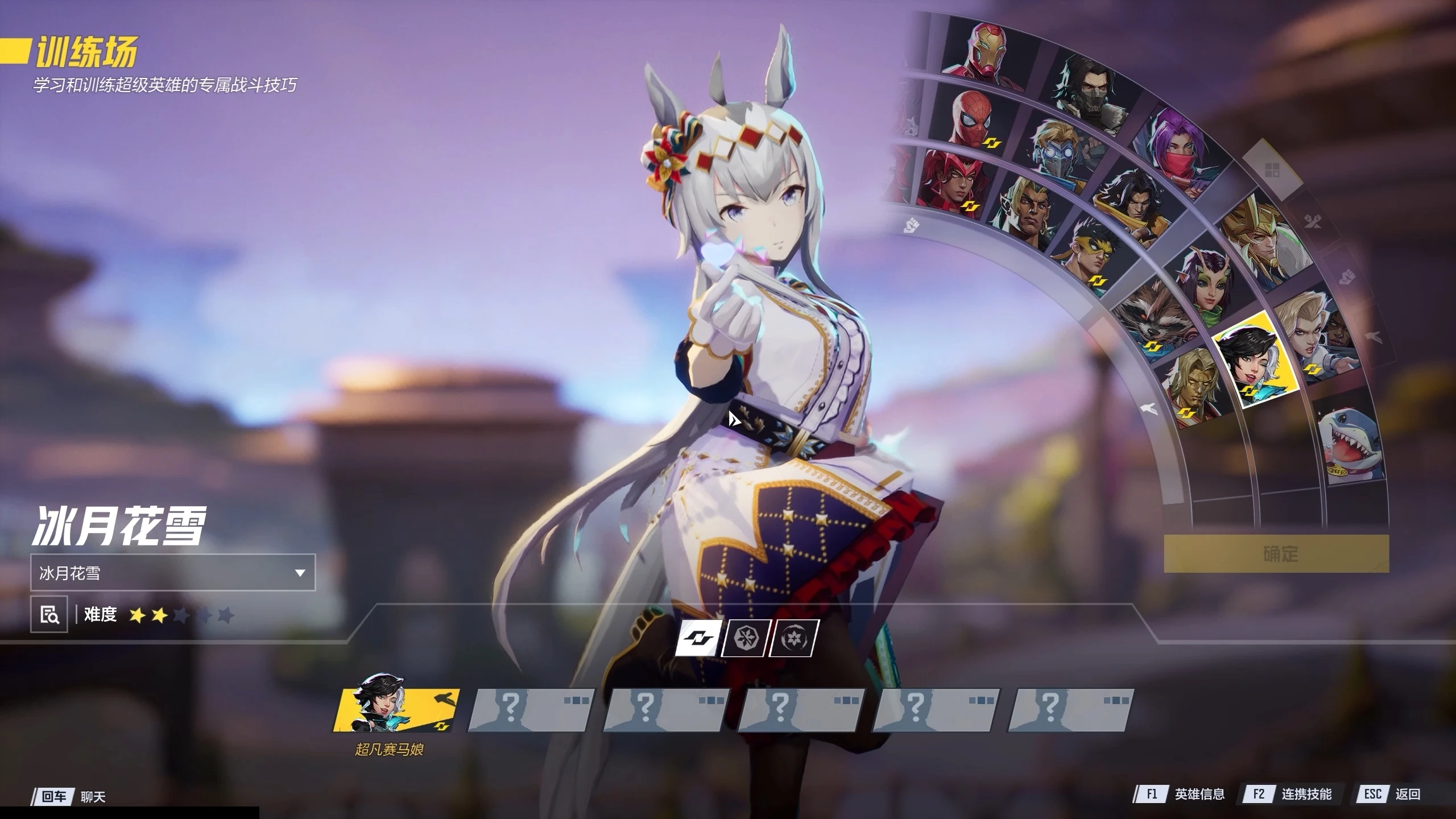Click the 超凡赛马娘 player slot
The image size is (1456, 819).
click(x=395, y=710)
